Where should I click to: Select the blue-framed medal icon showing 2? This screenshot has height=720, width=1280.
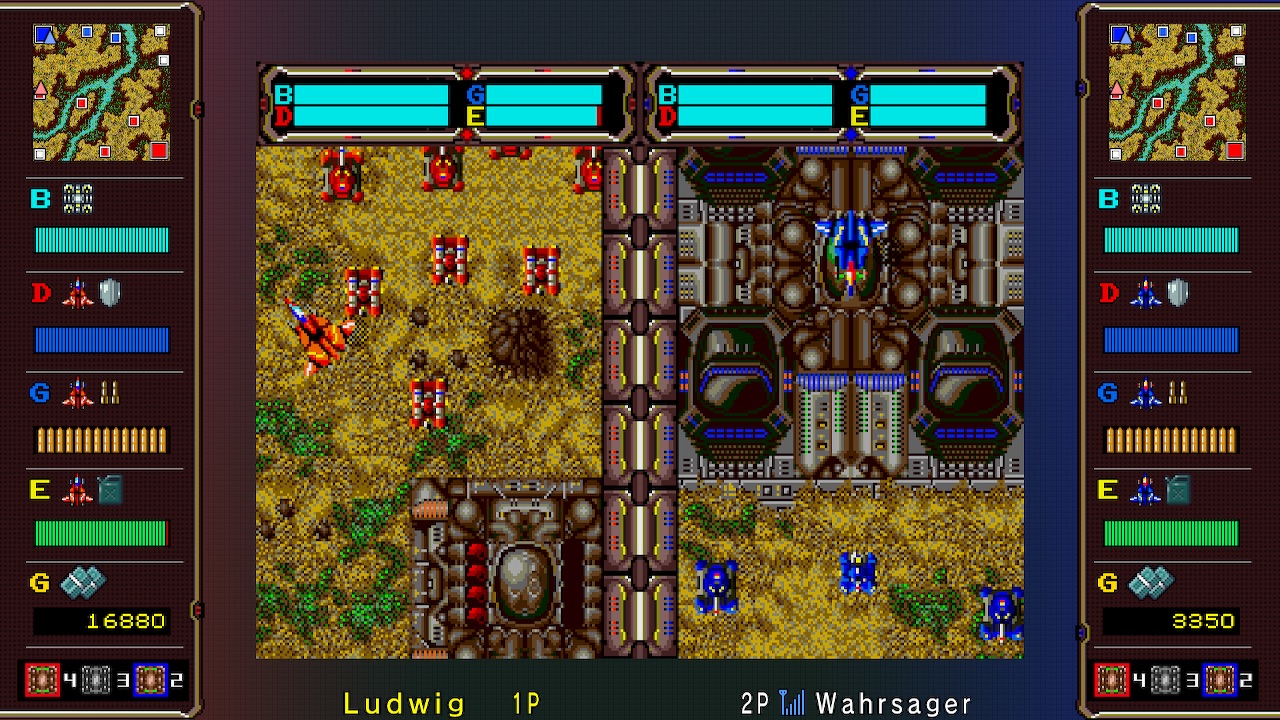[148, 678]
